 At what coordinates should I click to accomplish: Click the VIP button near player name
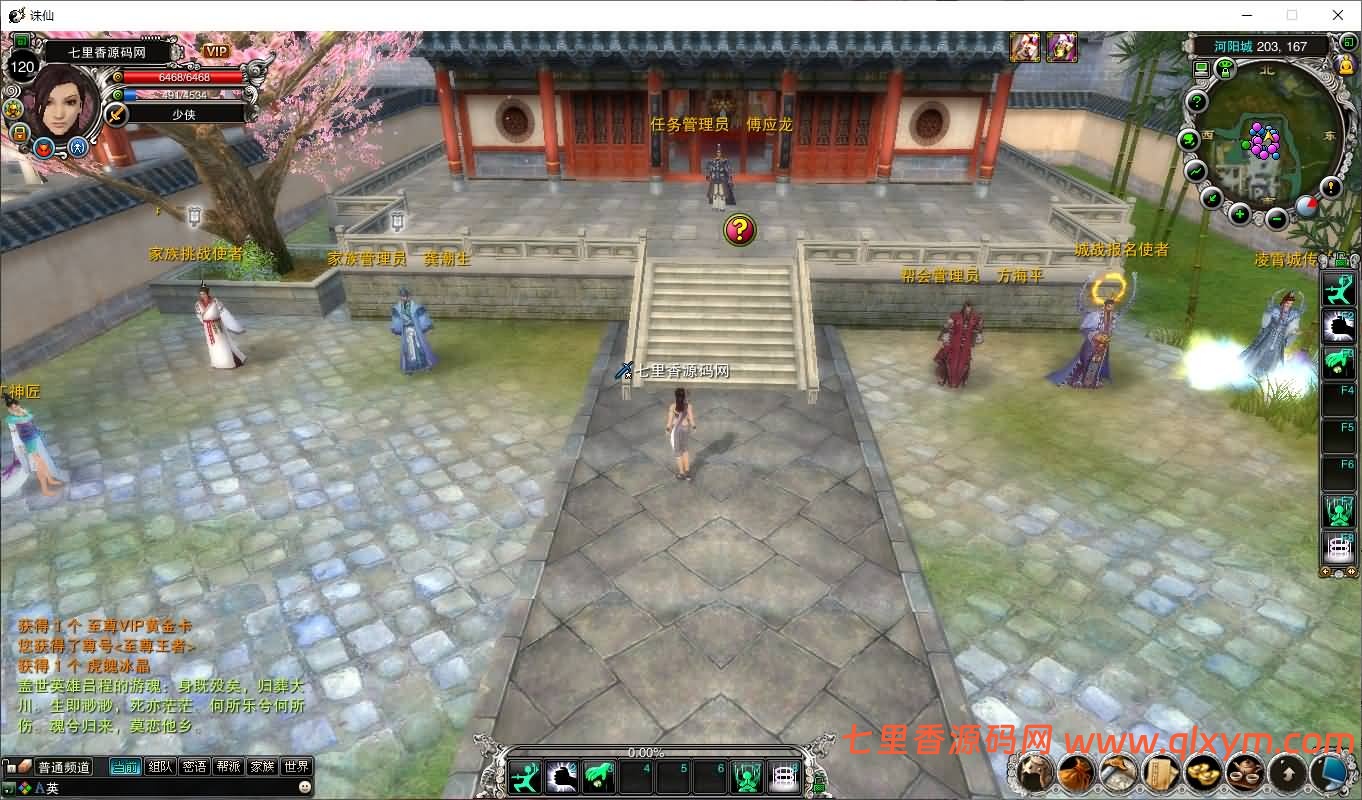point(216,51)
